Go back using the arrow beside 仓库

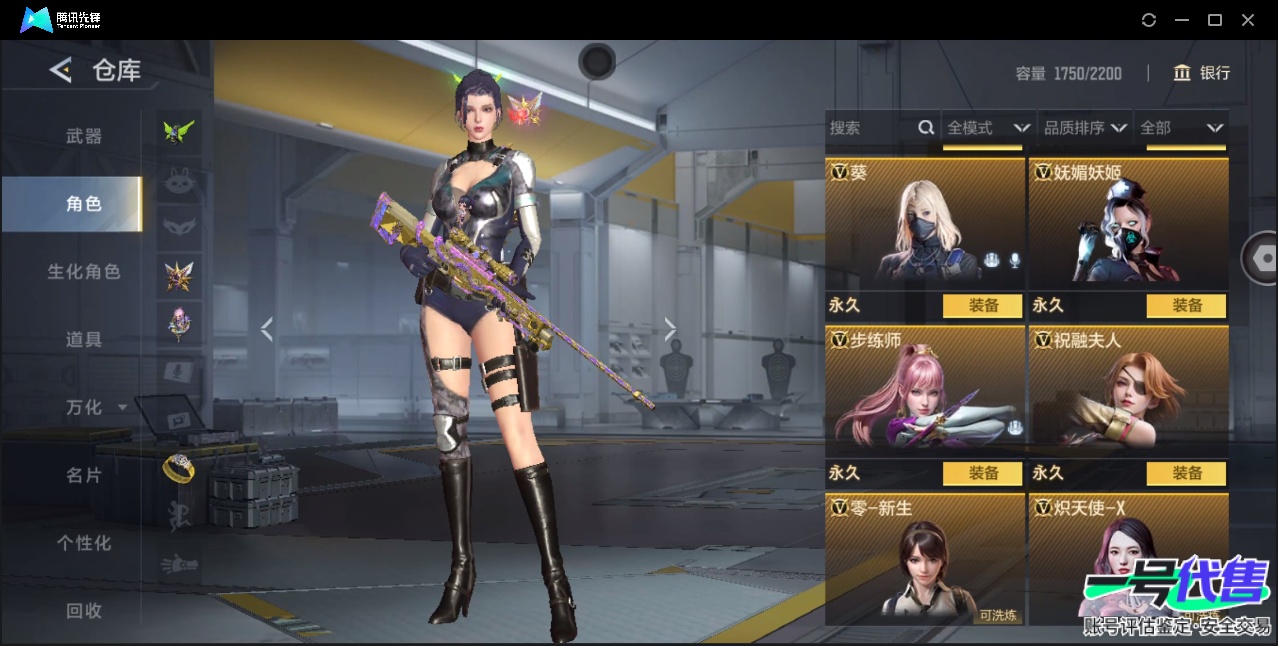pyautogui.click(x=61, y=70)
